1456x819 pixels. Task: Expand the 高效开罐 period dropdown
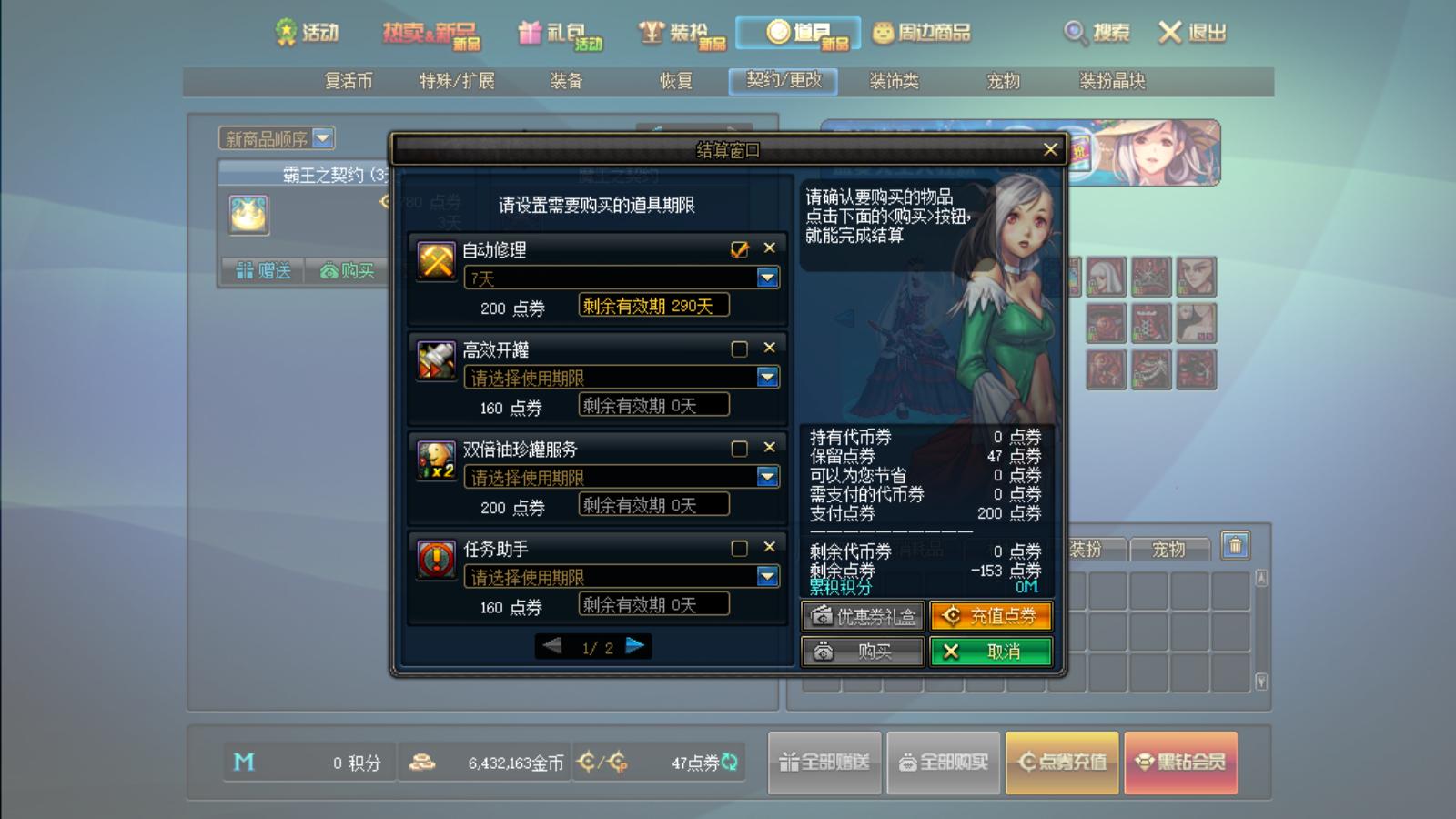(767, 377)
